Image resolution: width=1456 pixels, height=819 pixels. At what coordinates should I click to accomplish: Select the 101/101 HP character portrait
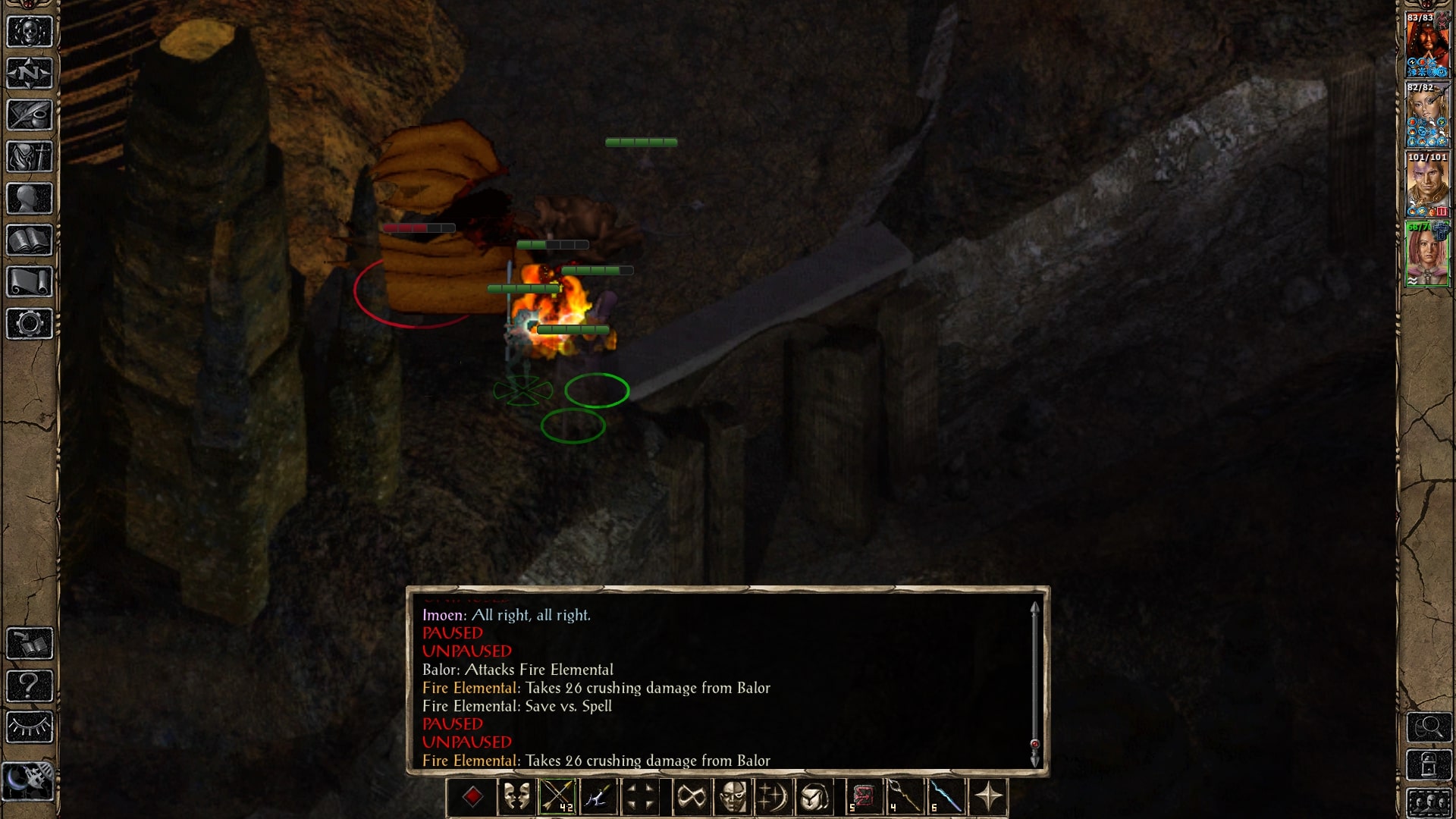coord(1427,187)
